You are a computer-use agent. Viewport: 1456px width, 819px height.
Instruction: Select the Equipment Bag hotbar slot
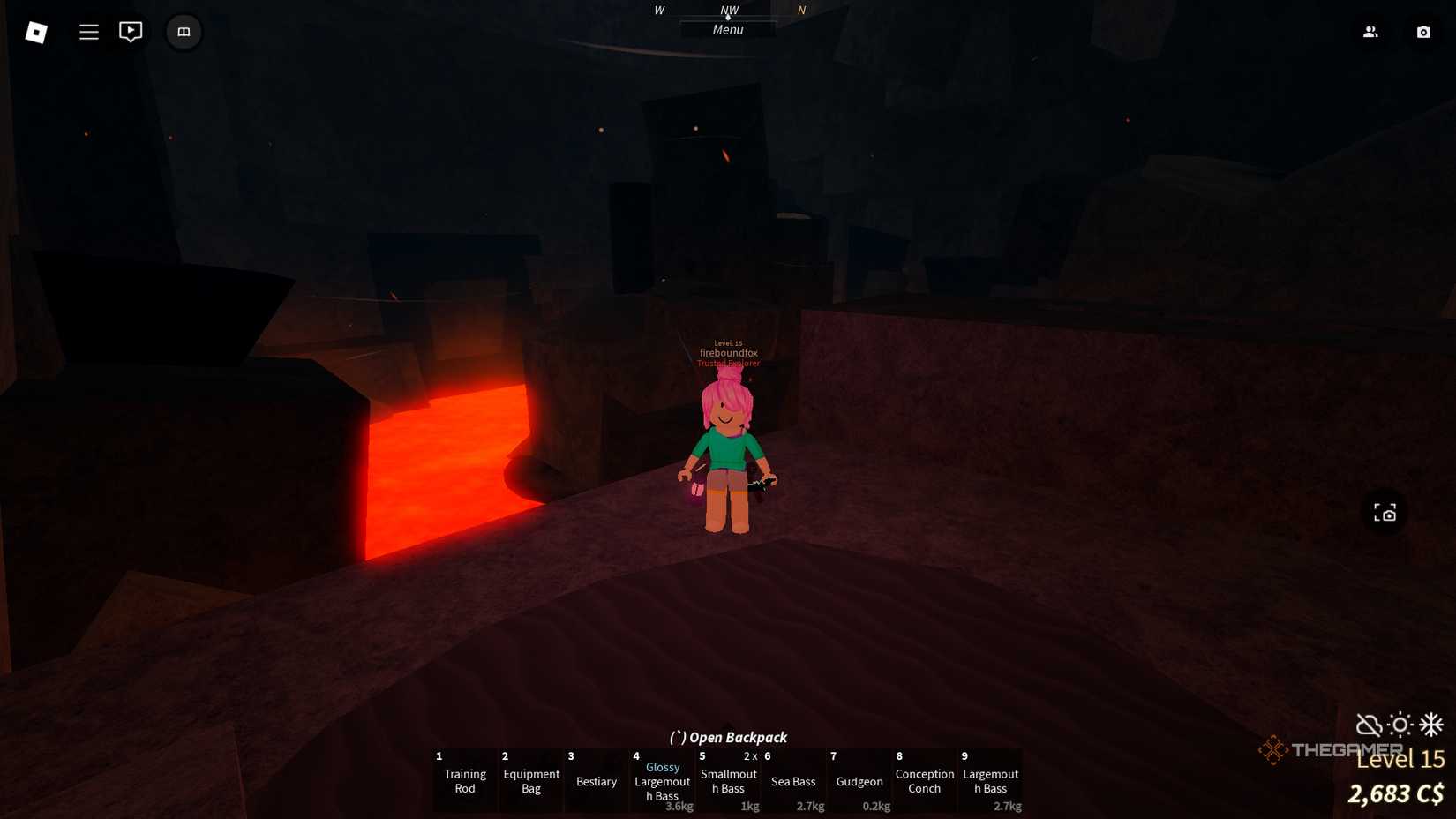click(530, 781)
